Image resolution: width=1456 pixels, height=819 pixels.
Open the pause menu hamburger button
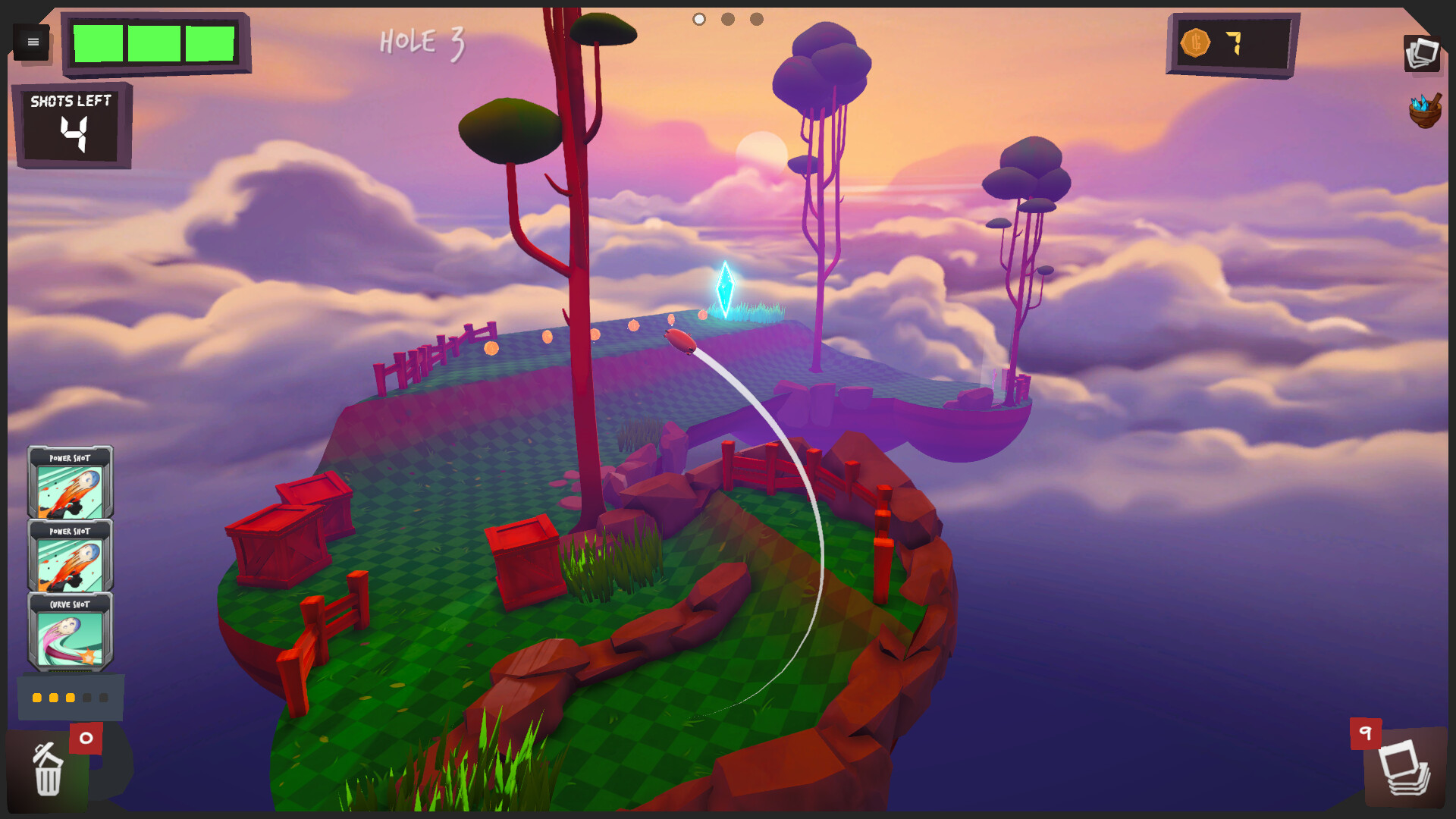coord(32,42)
